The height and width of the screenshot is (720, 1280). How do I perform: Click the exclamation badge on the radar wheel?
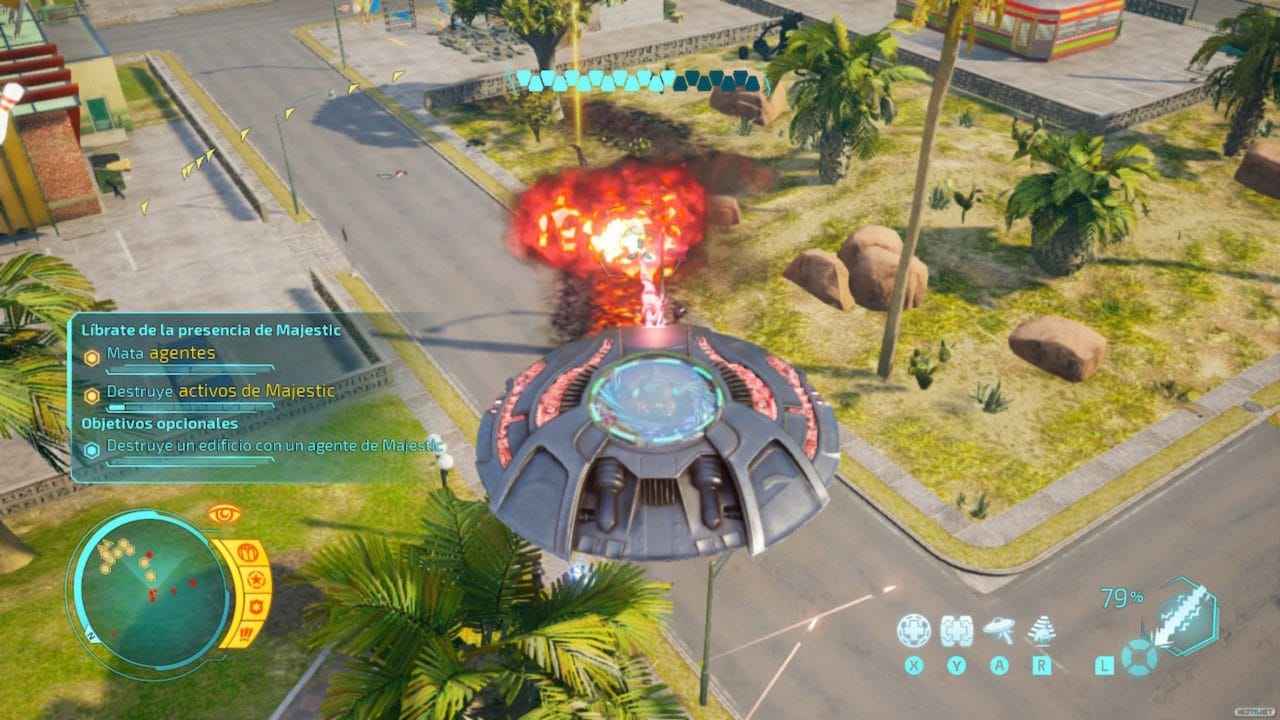[x=244, y=634]
